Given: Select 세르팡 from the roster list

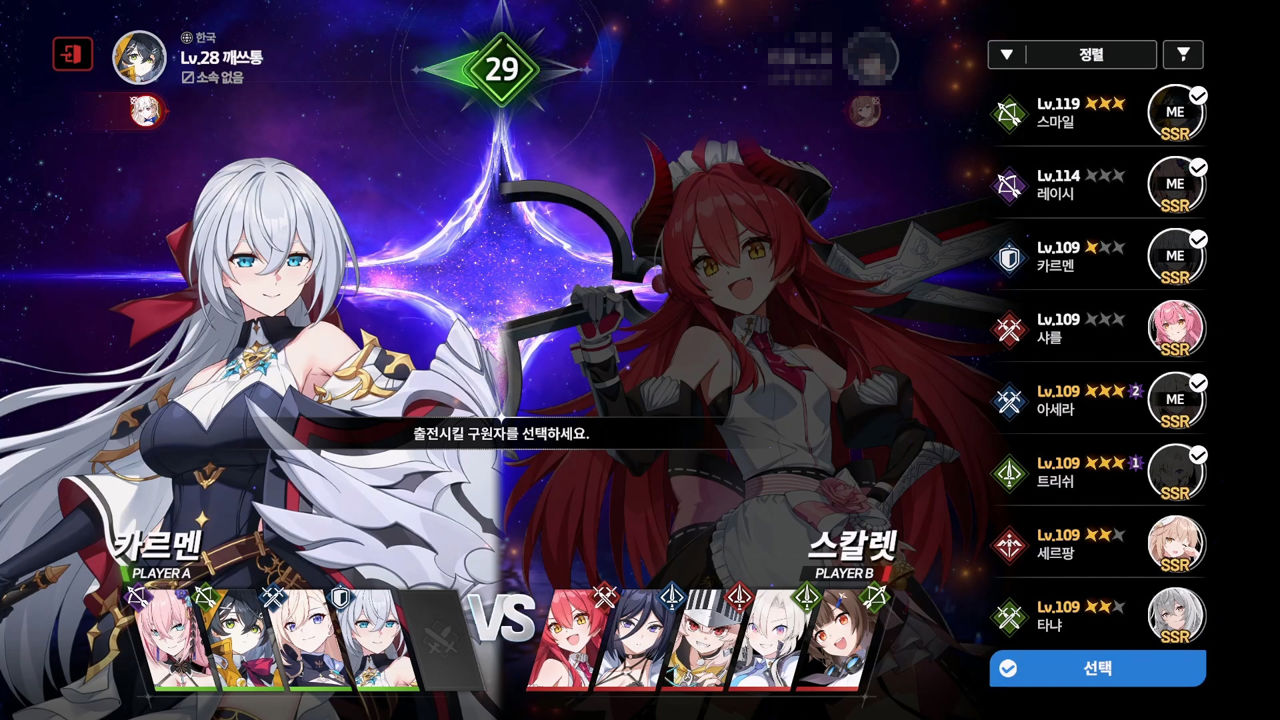Looking at the screenshot, I should (x=1100, y=544).
